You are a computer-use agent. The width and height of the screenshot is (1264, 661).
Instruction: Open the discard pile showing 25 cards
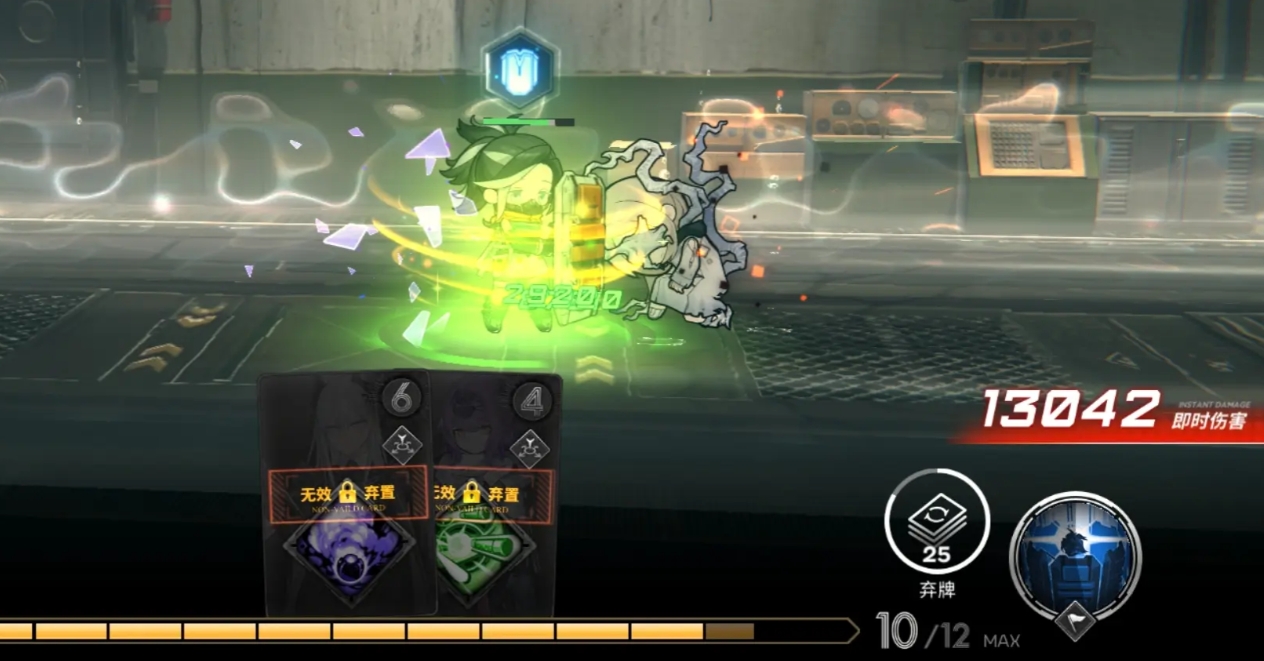click(x=936, y=522)
